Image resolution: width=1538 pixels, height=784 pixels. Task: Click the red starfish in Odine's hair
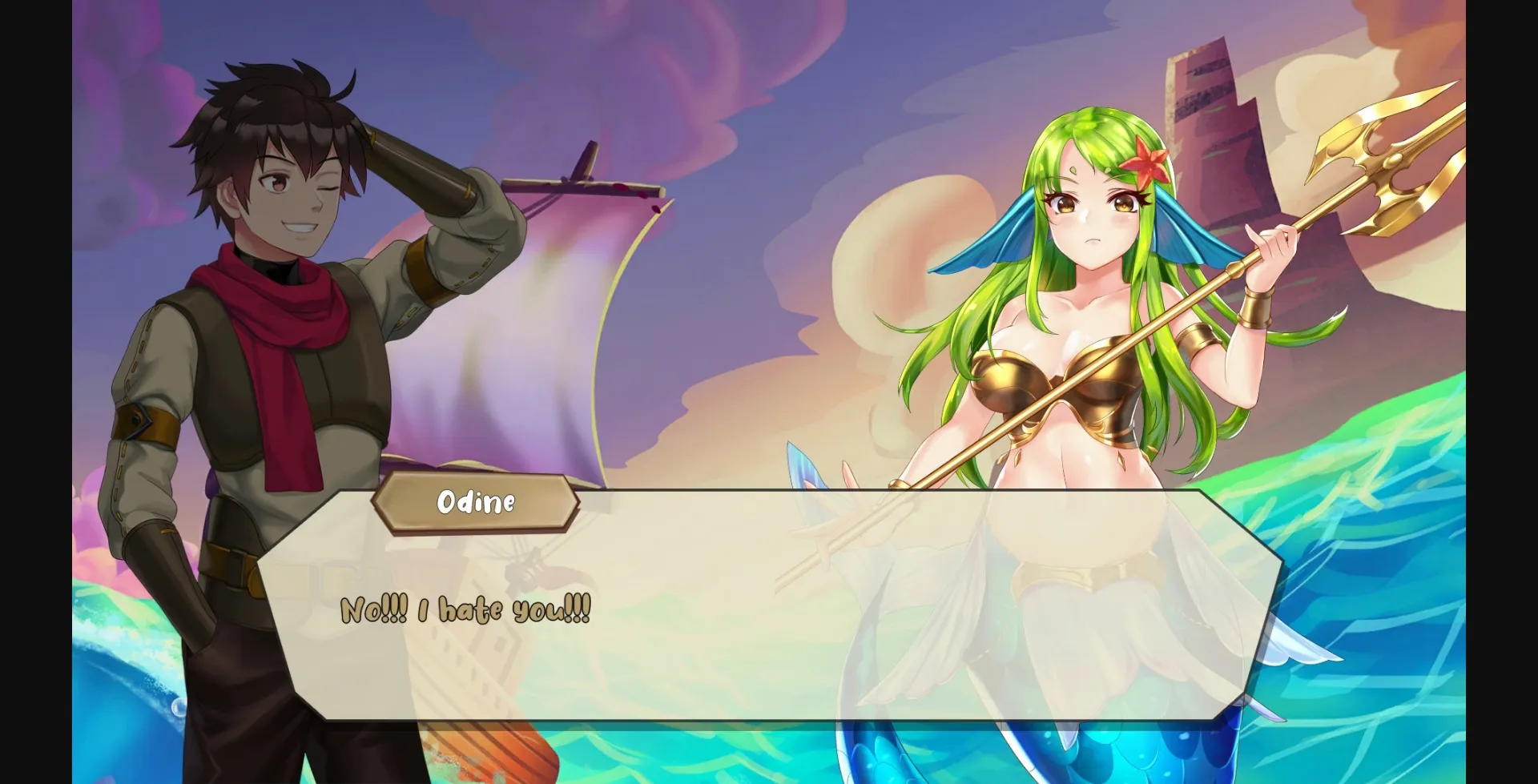pos(1149,161)
